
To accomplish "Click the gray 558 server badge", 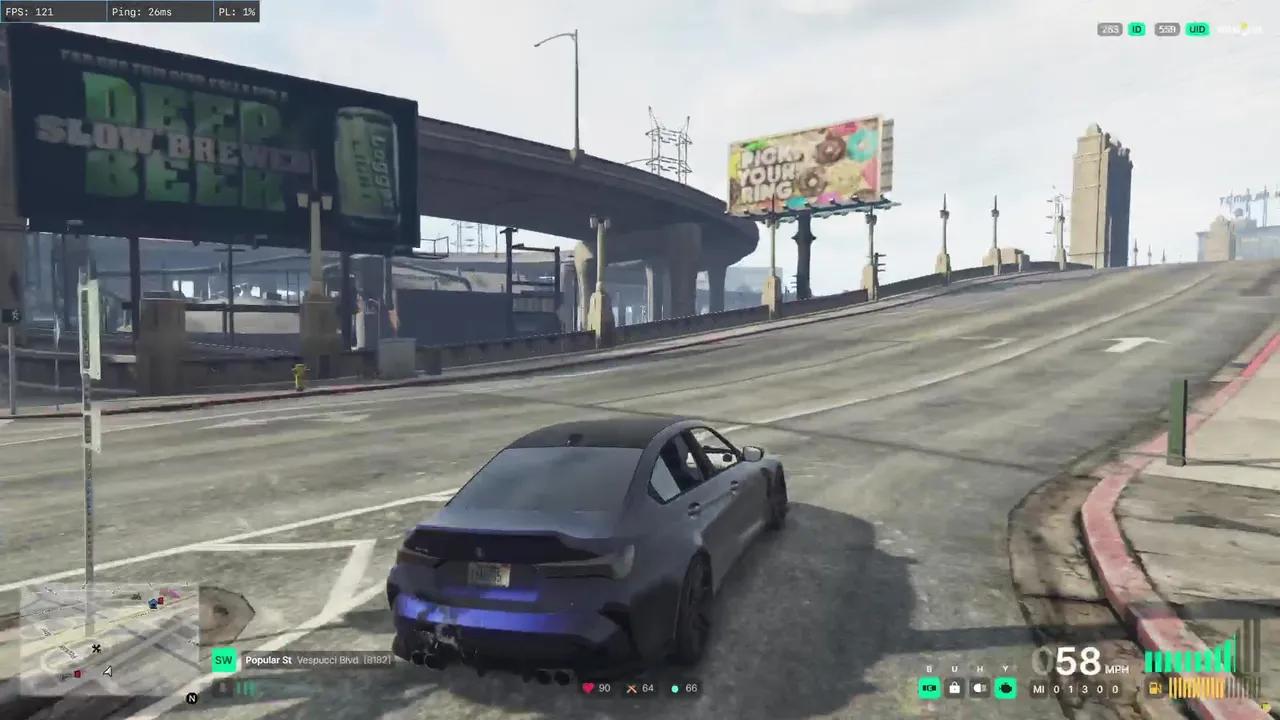I will 1166,29.
